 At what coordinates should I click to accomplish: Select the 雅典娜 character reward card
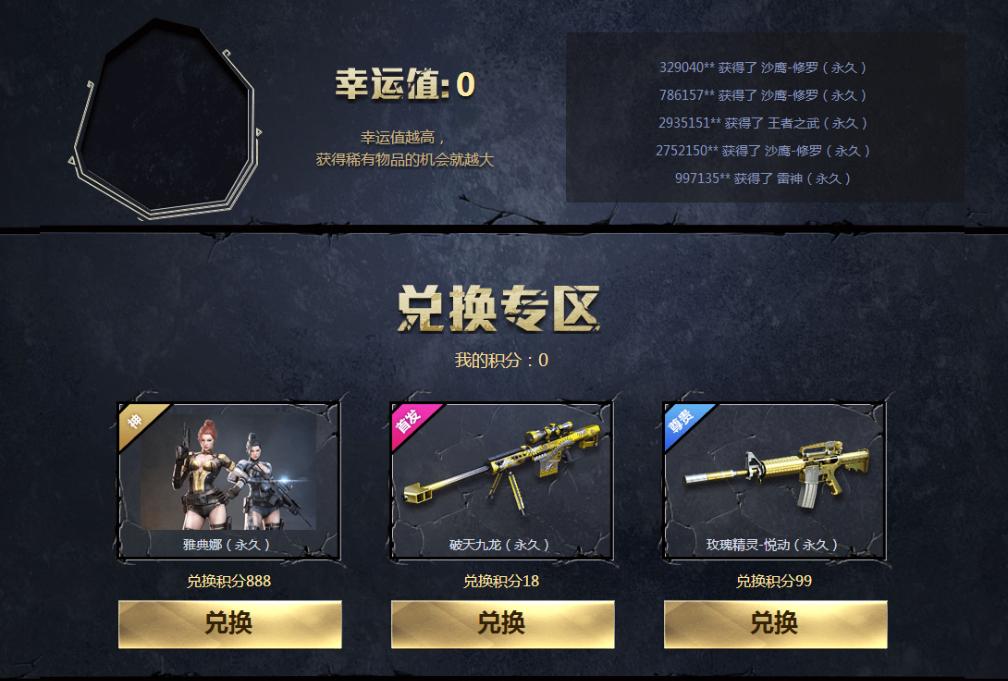click(229, 480)
